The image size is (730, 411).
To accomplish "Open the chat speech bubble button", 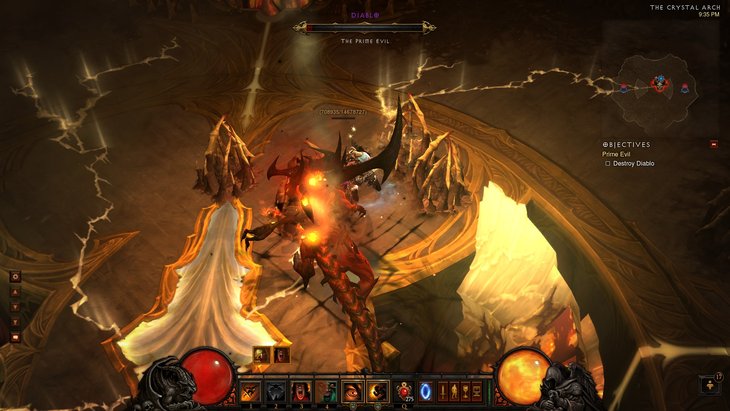I will point(15,338).
